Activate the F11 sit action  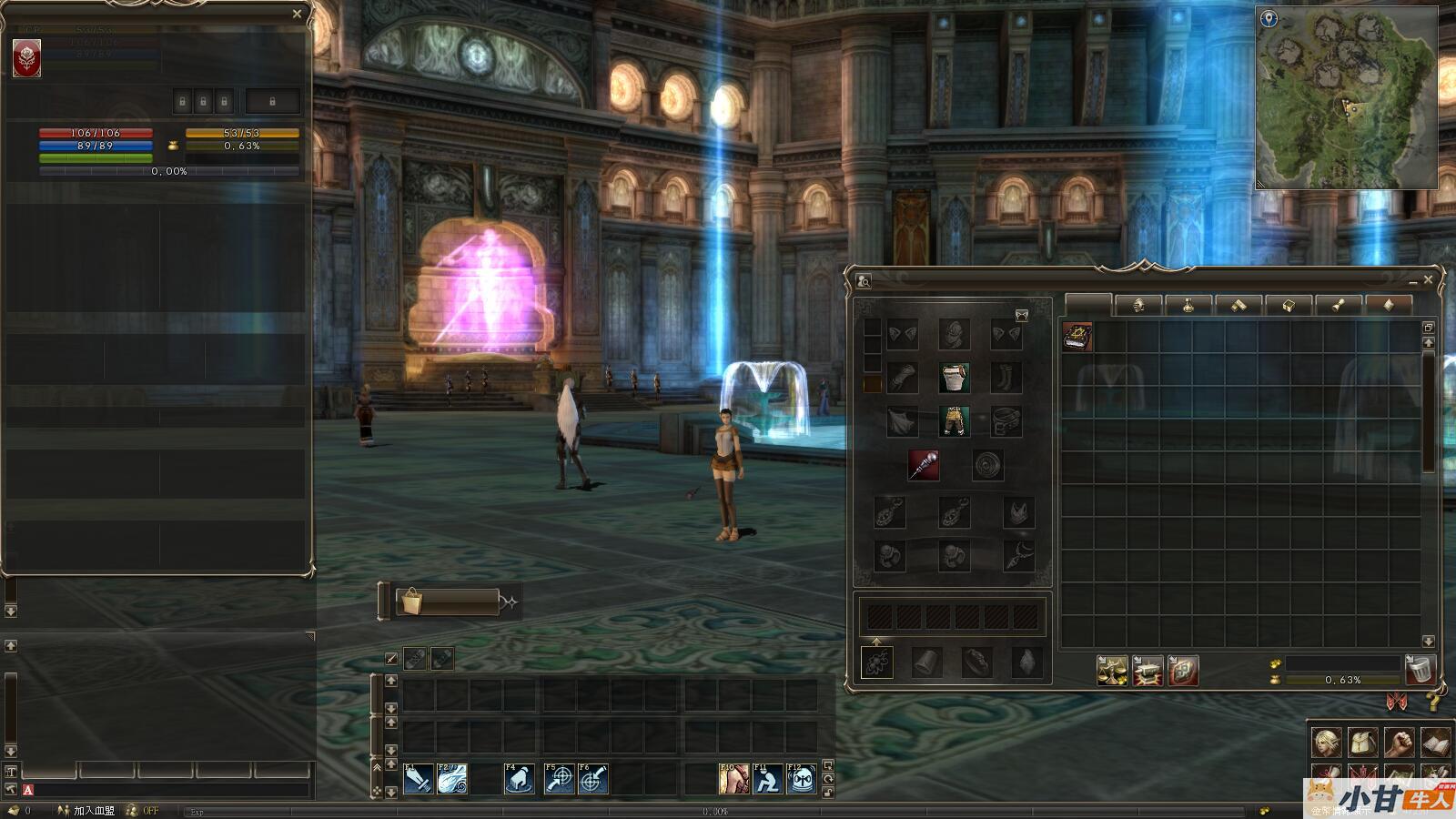(767, 779)
